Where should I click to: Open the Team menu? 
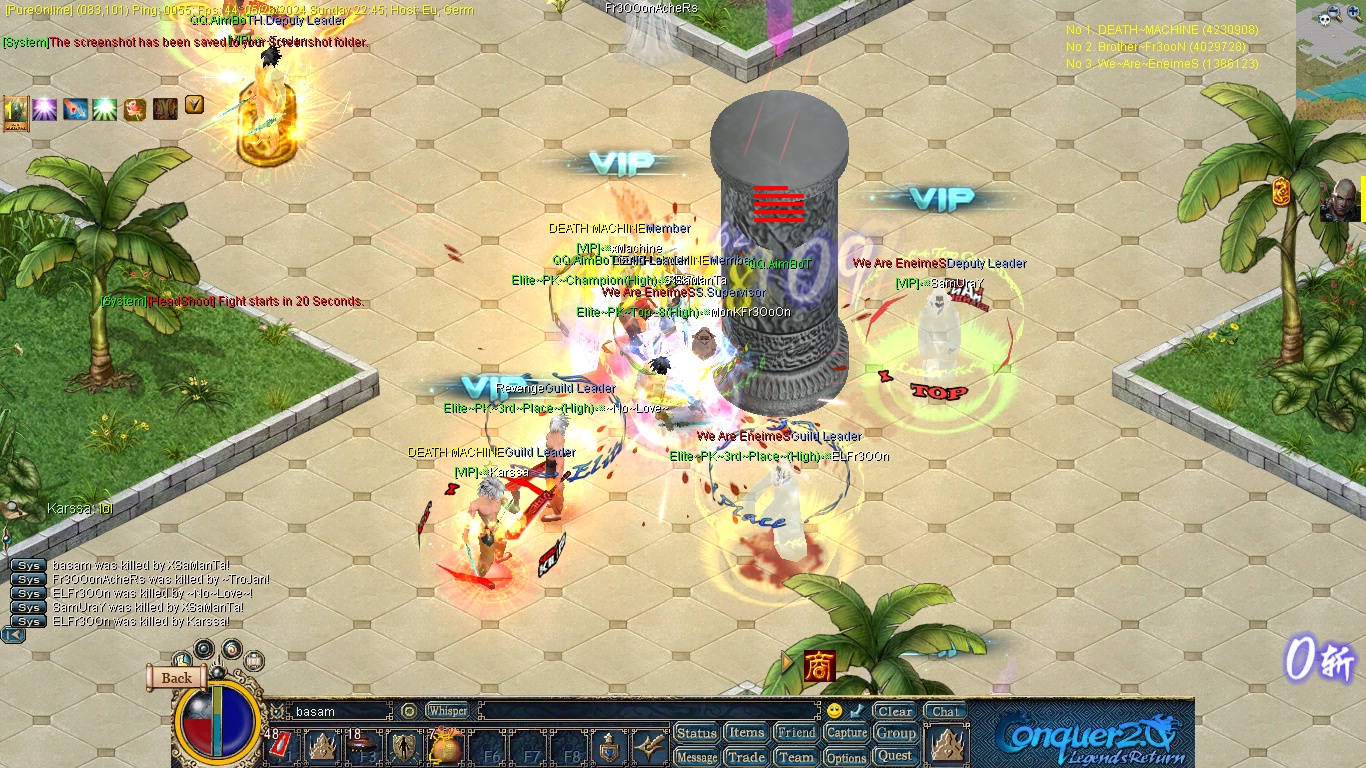tap(796, 757)
